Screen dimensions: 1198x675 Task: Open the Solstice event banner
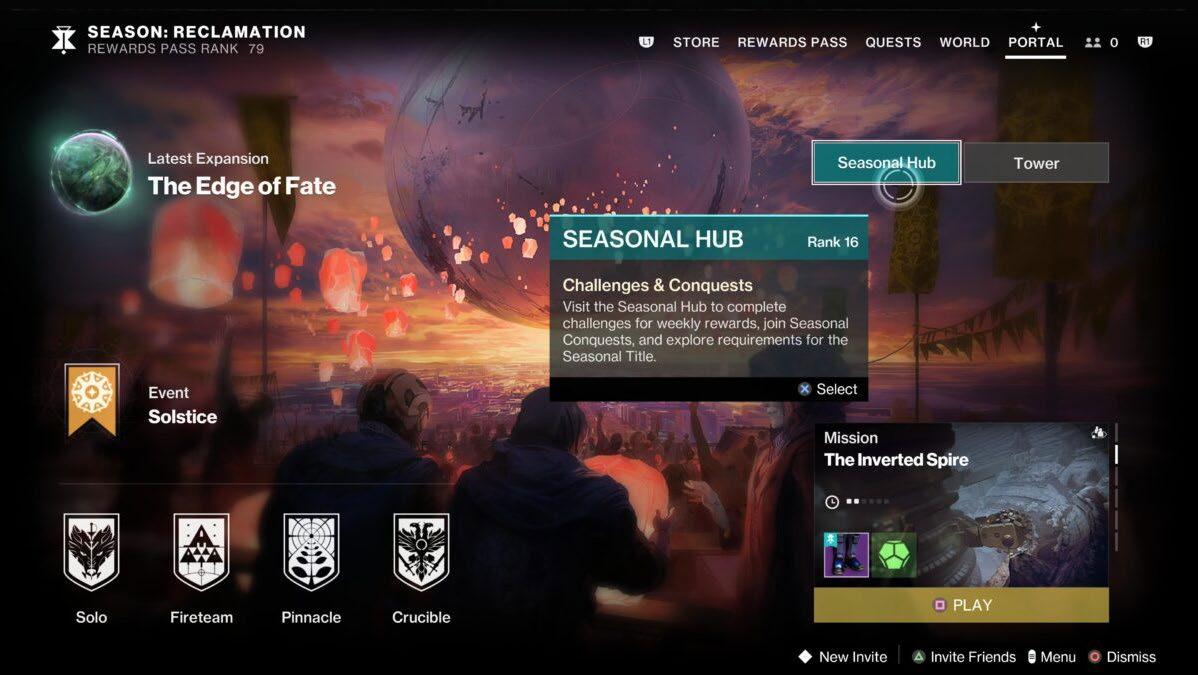coord(92,400)
